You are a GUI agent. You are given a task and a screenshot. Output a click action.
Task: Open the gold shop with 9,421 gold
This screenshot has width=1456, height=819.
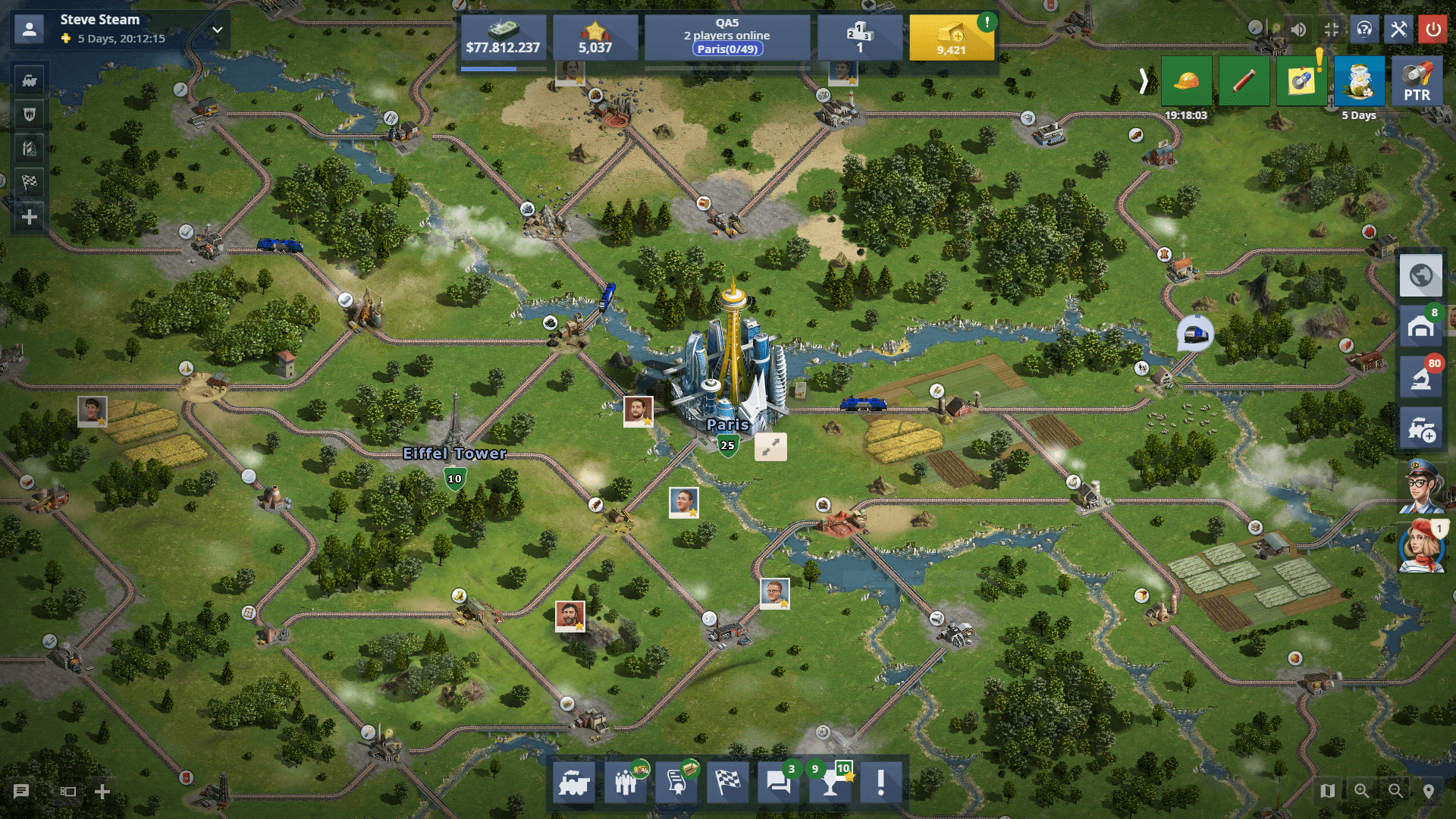tap(951, 37)
